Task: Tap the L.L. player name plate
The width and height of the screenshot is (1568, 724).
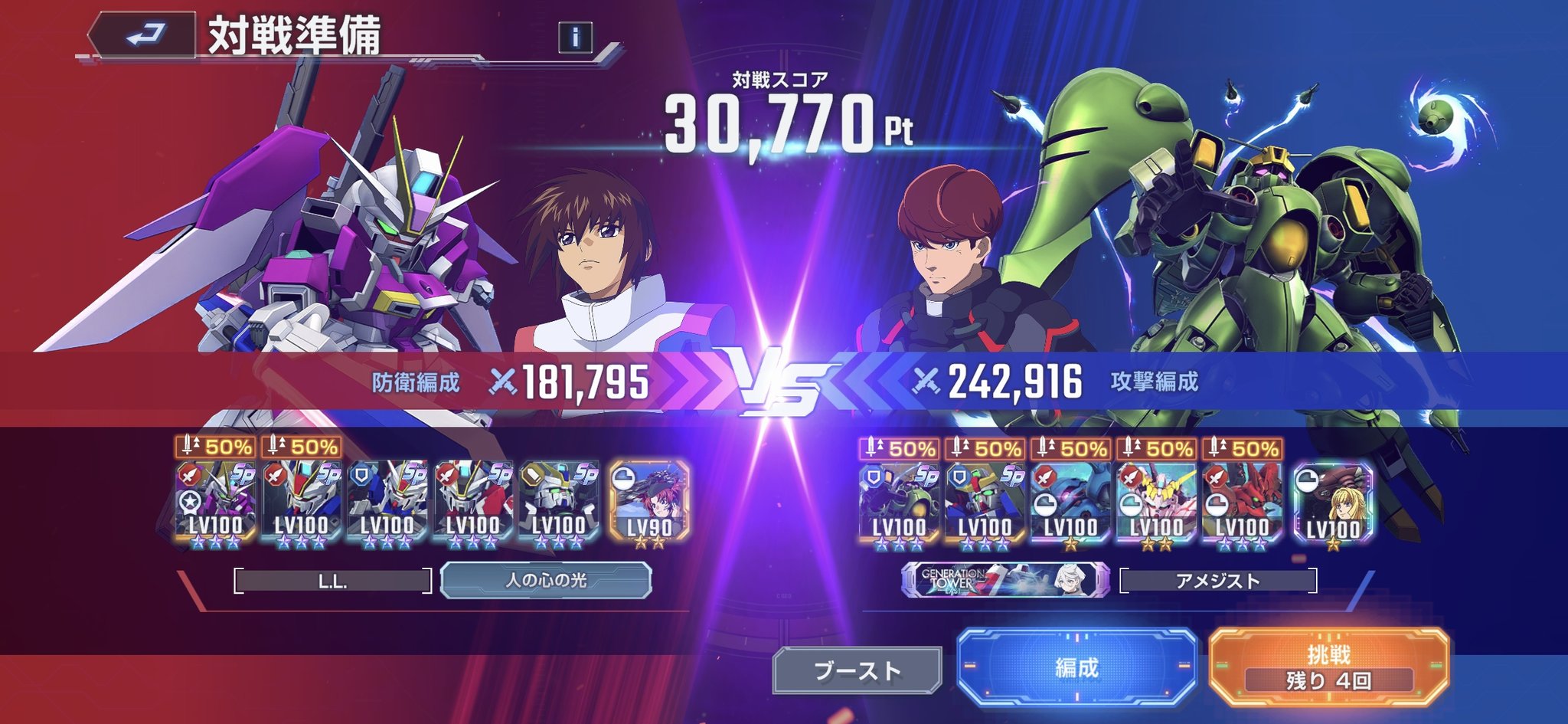Action: click(x=332, y=581)
